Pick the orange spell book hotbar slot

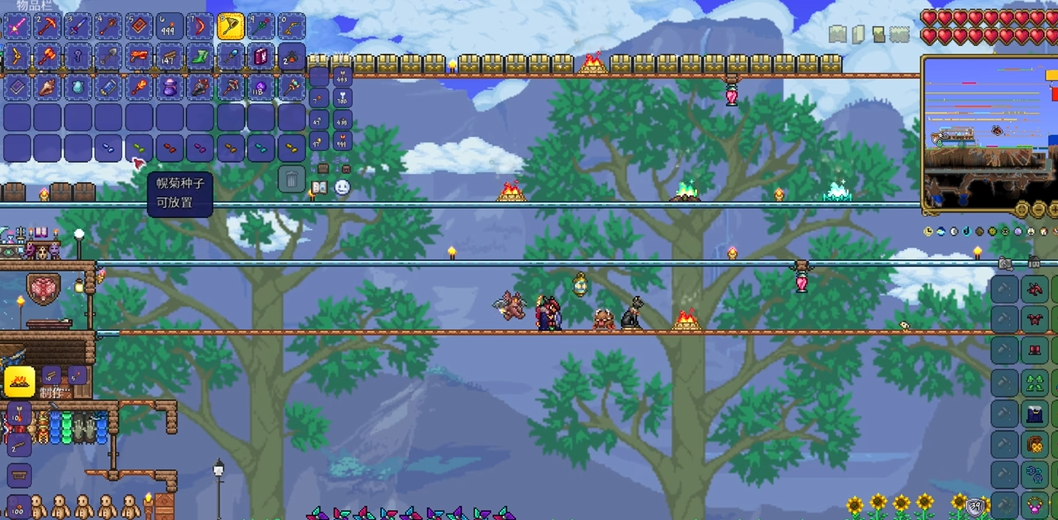[x=140, y=26]
